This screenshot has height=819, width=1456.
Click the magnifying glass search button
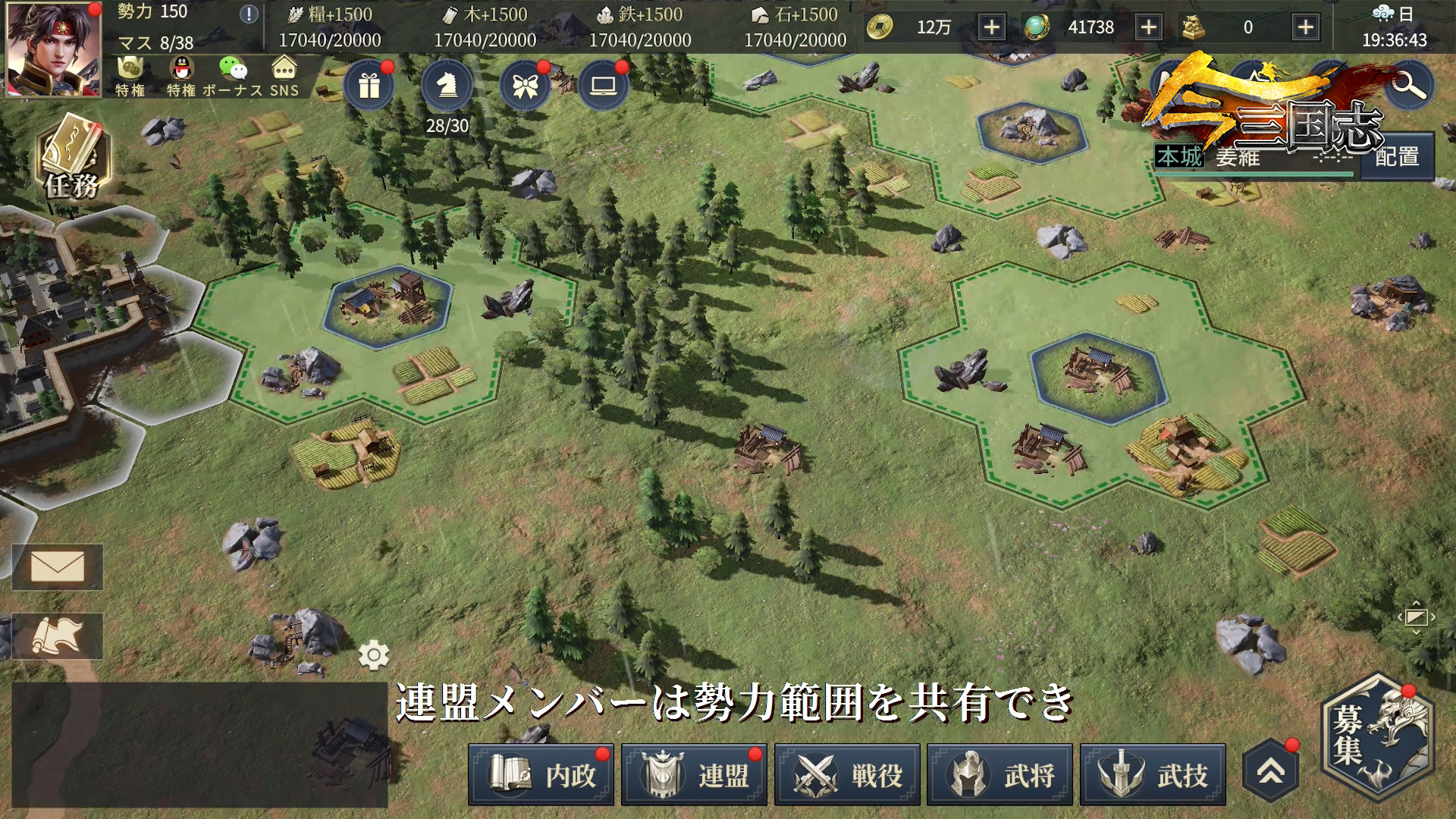[x=1409, y=85]
